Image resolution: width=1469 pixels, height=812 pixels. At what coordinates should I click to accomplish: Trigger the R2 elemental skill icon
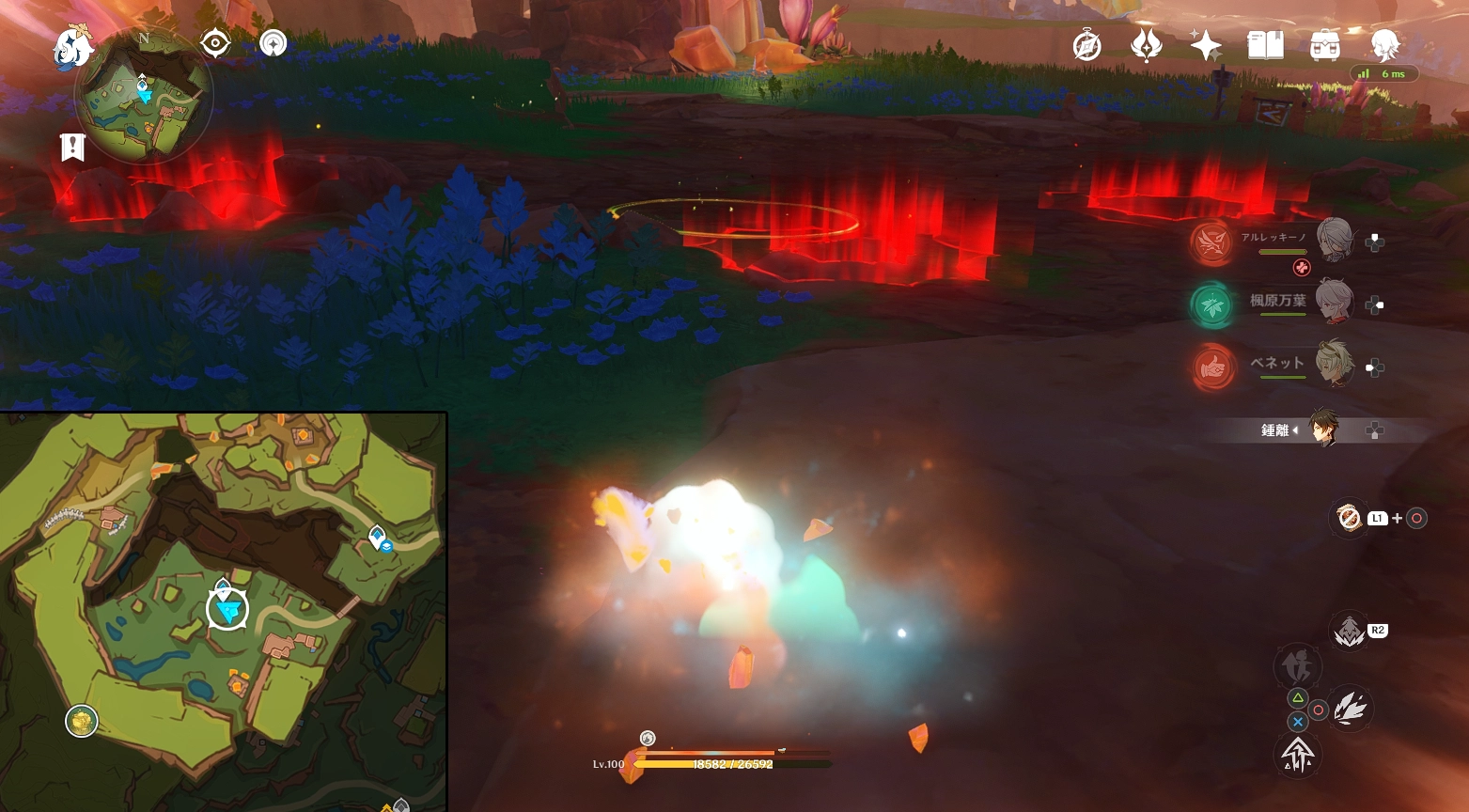point(1351,630)
